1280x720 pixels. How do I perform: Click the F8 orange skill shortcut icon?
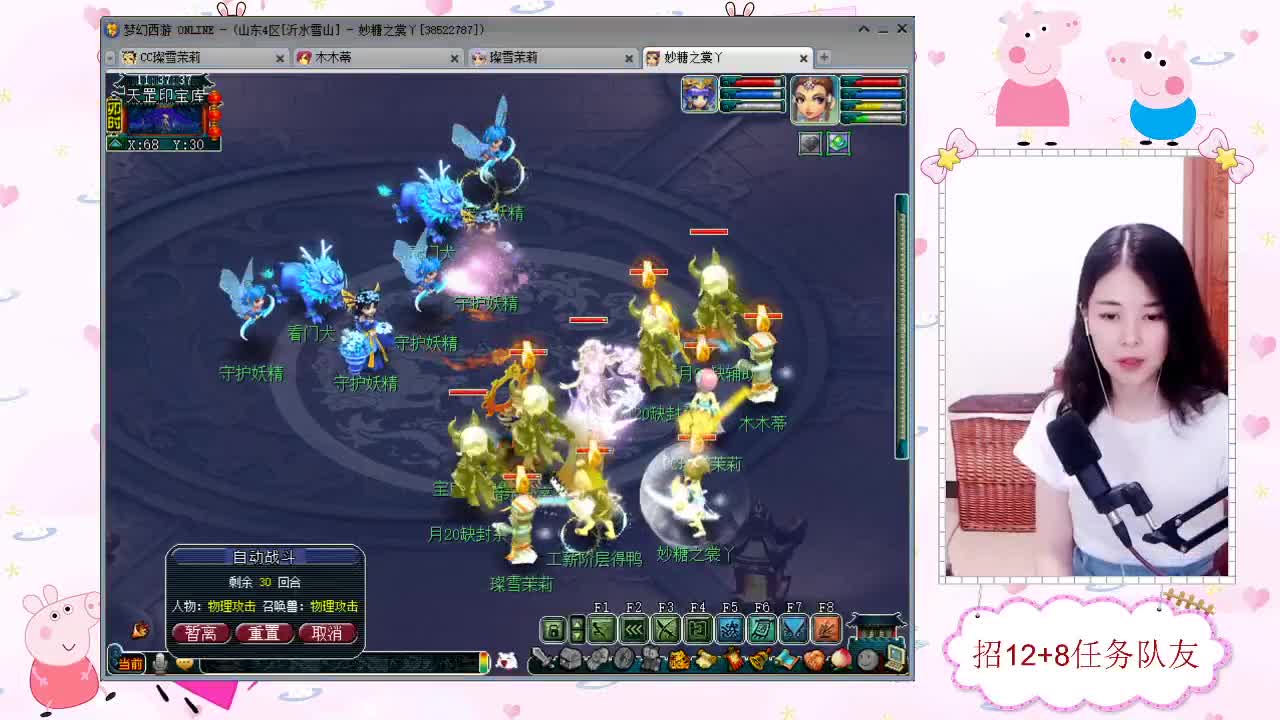[x=825, y=628]
